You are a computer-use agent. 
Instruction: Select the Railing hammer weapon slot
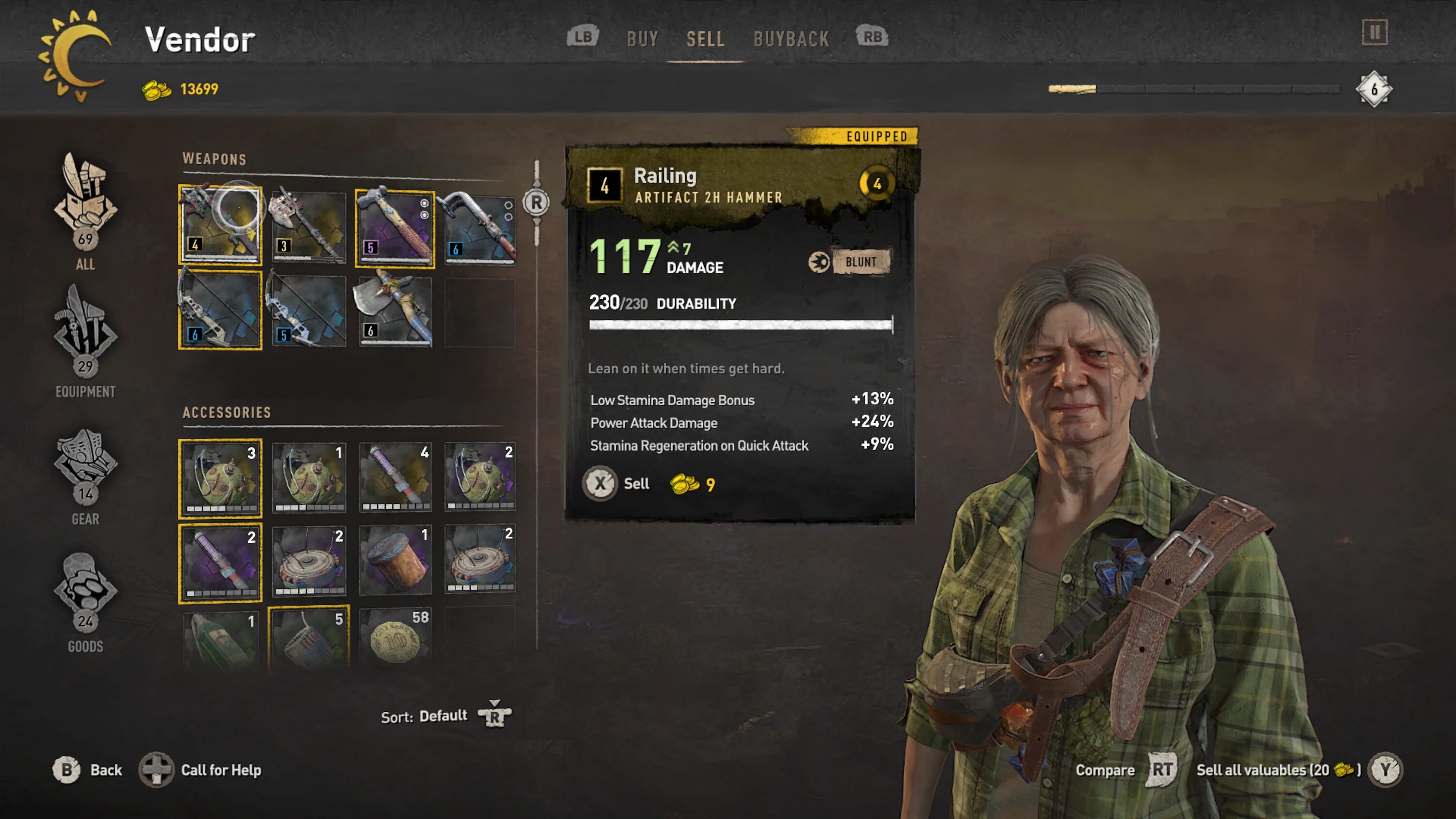click(x=220, y=224)
